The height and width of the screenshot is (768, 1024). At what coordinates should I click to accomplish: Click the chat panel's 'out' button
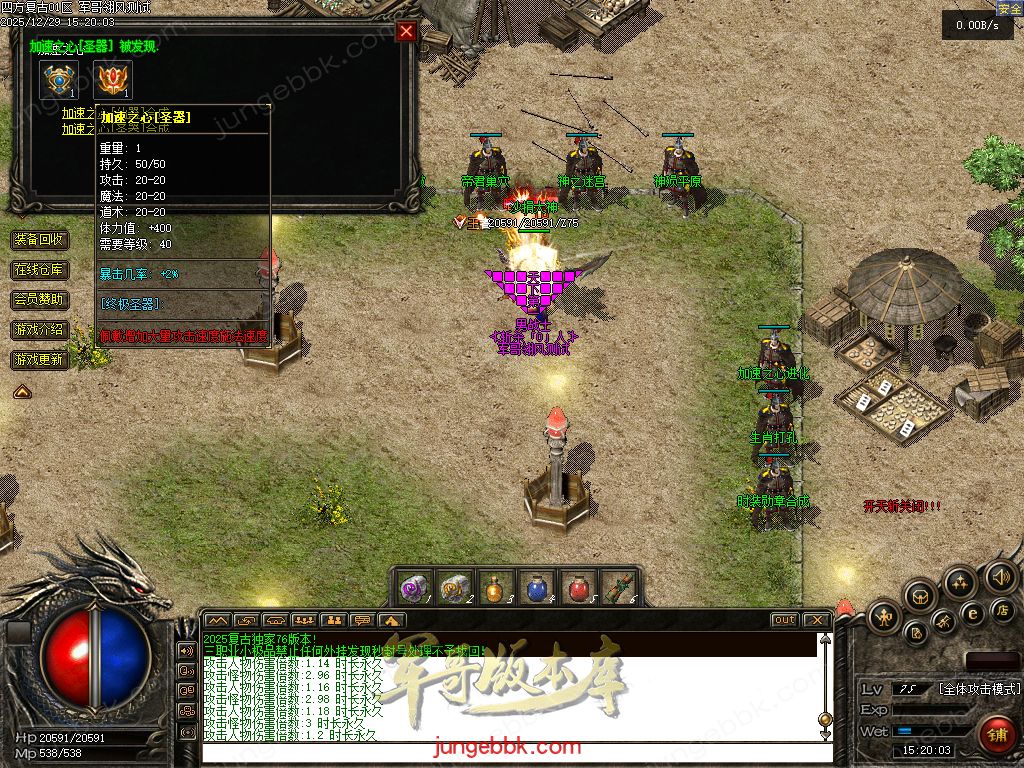785,620
